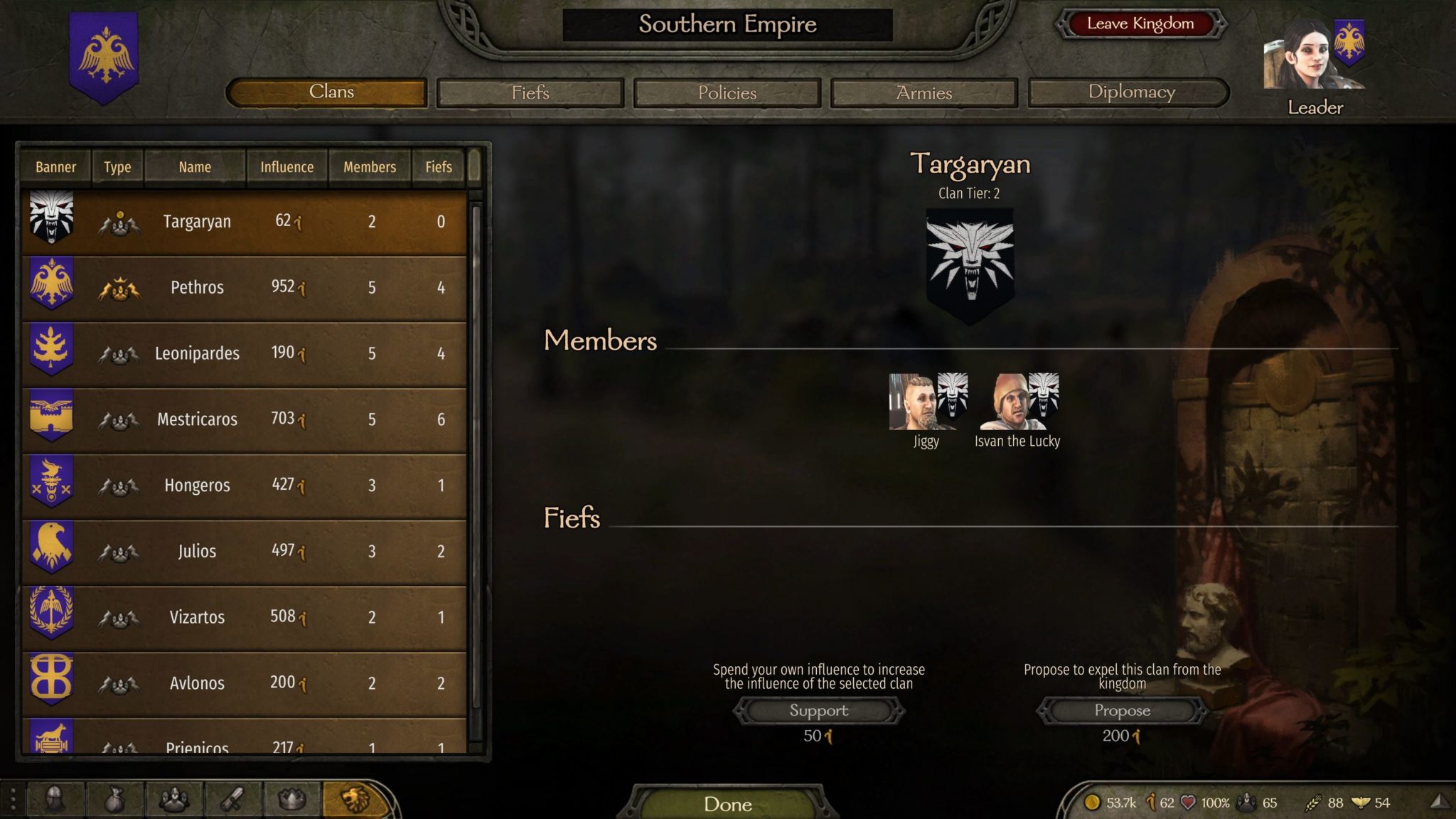Switch to the Policies tab

coord(727,92)
